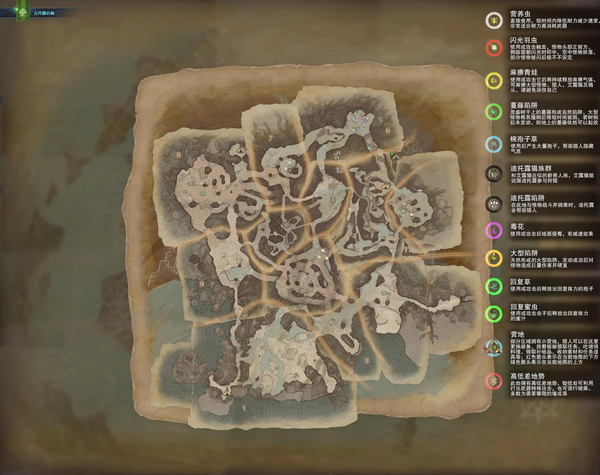Select the 回复草 green legend icon
The width and height of the screenshot is (600, 475).
tap(492, 286)
